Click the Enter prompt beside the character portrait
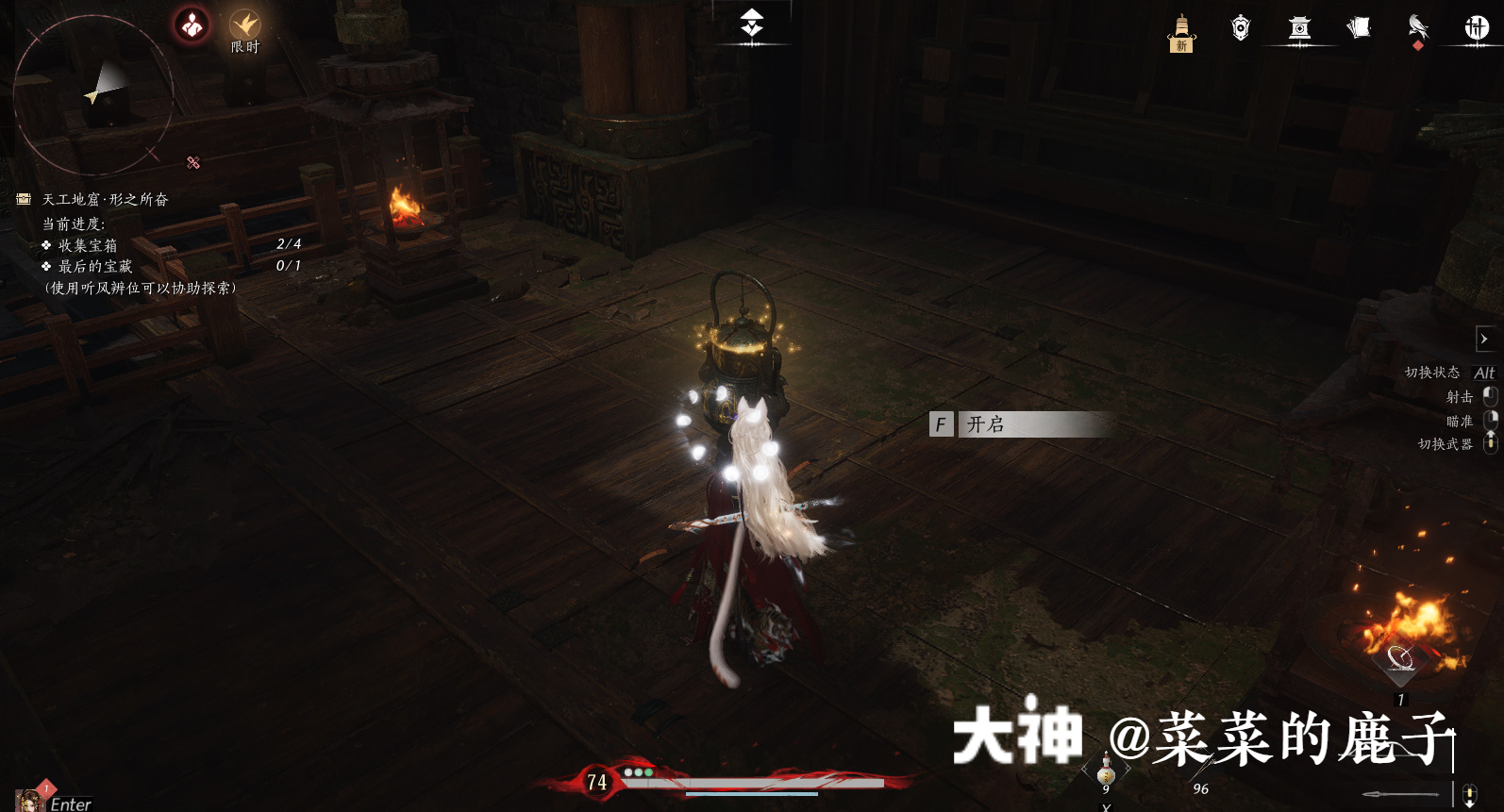The image size is (1504, 812). pos(69,804)
